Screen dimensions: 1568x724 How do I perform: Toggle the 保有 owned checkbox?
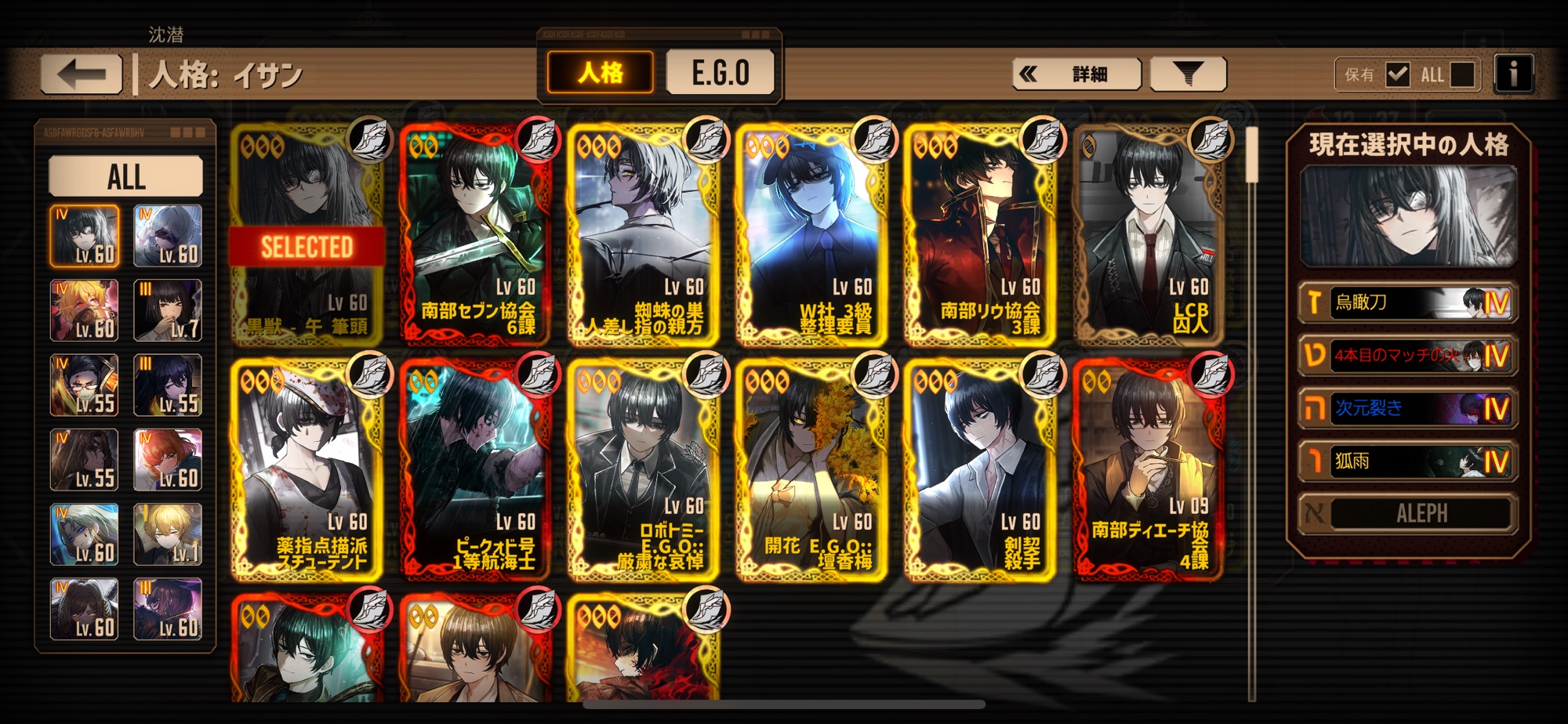pos(1397,74)
